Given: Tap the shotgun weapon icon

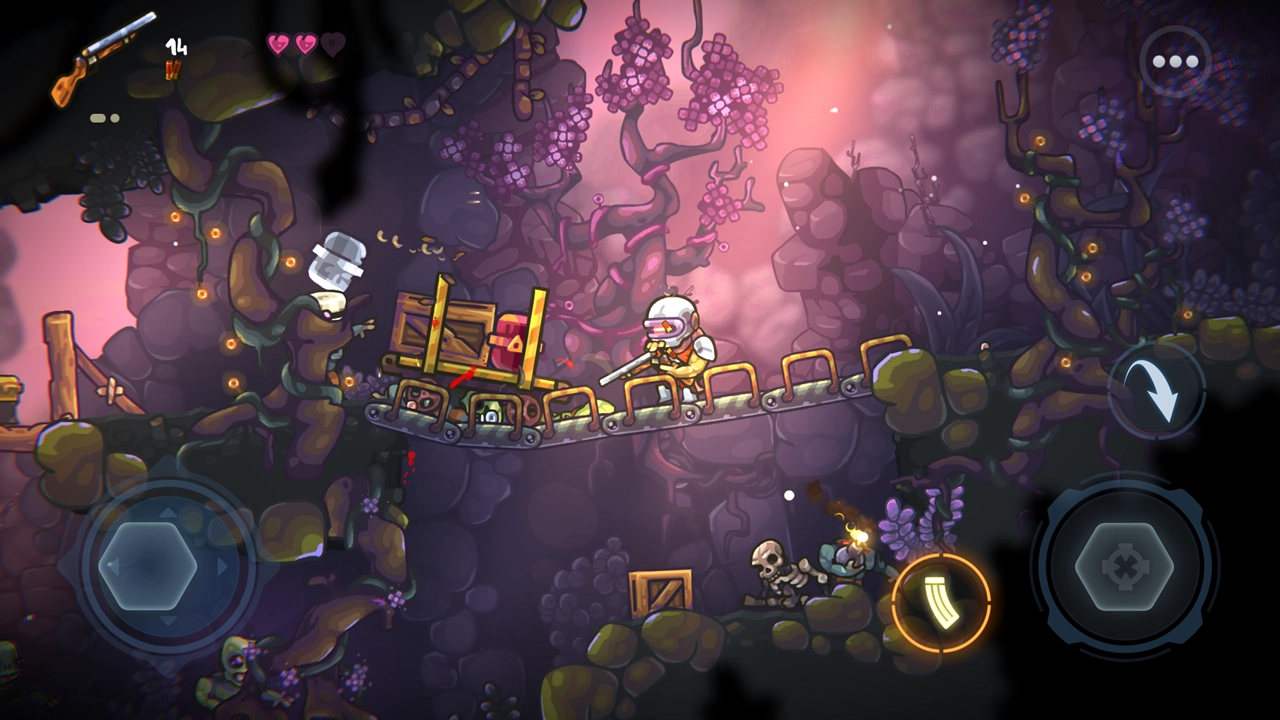Looking at the screenshot, I should click(104, 59).
